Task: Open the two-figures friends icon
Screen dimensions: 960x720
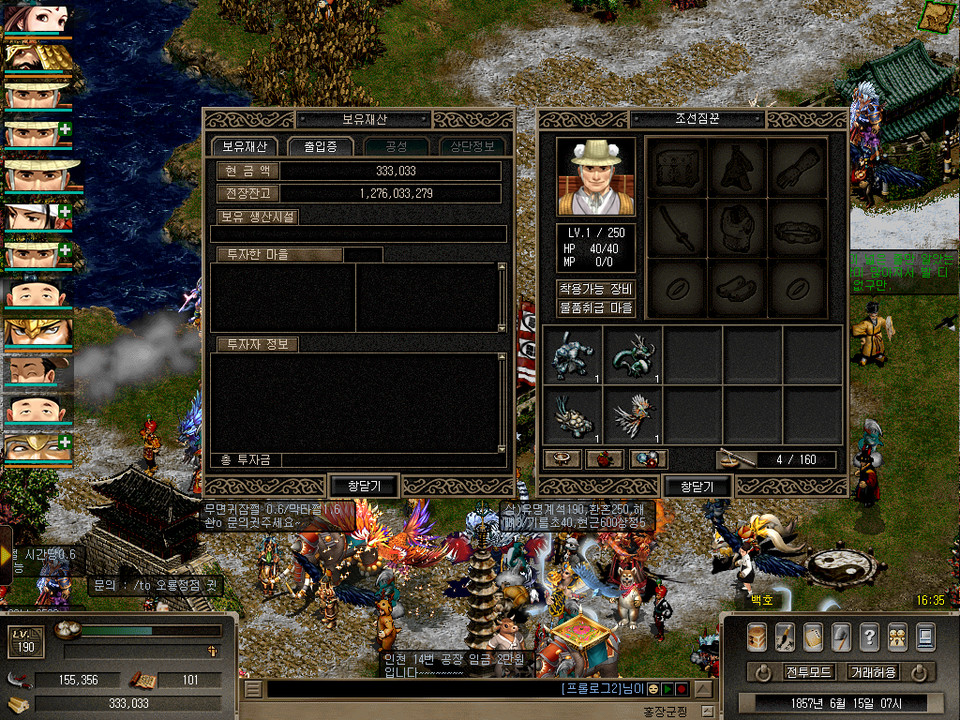Action: (897, 636)
